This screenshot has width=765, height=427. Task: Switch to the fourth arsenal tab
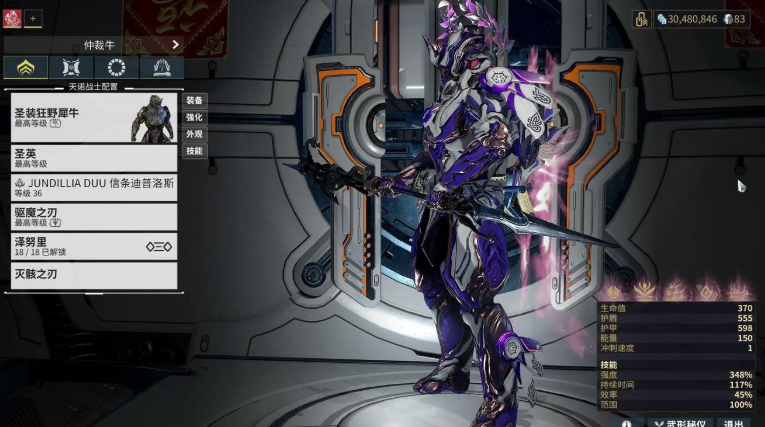coord(161,68)
